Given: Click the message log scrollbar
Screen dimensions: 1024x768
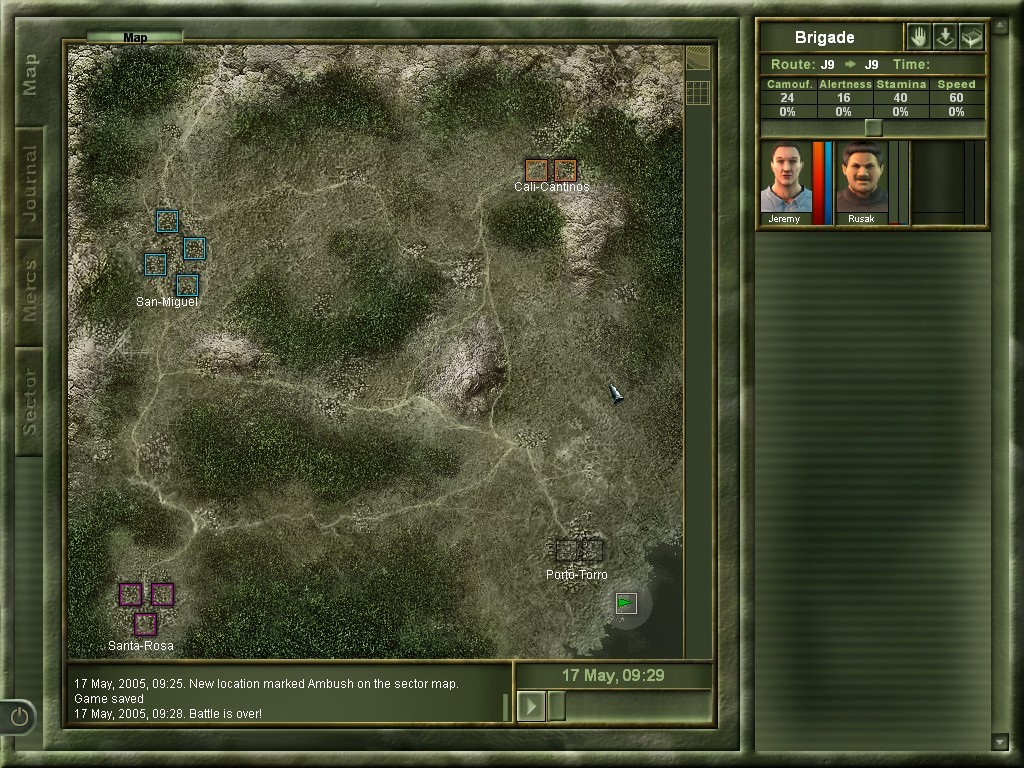Looking at the screenshot, I should coord(506,706).
